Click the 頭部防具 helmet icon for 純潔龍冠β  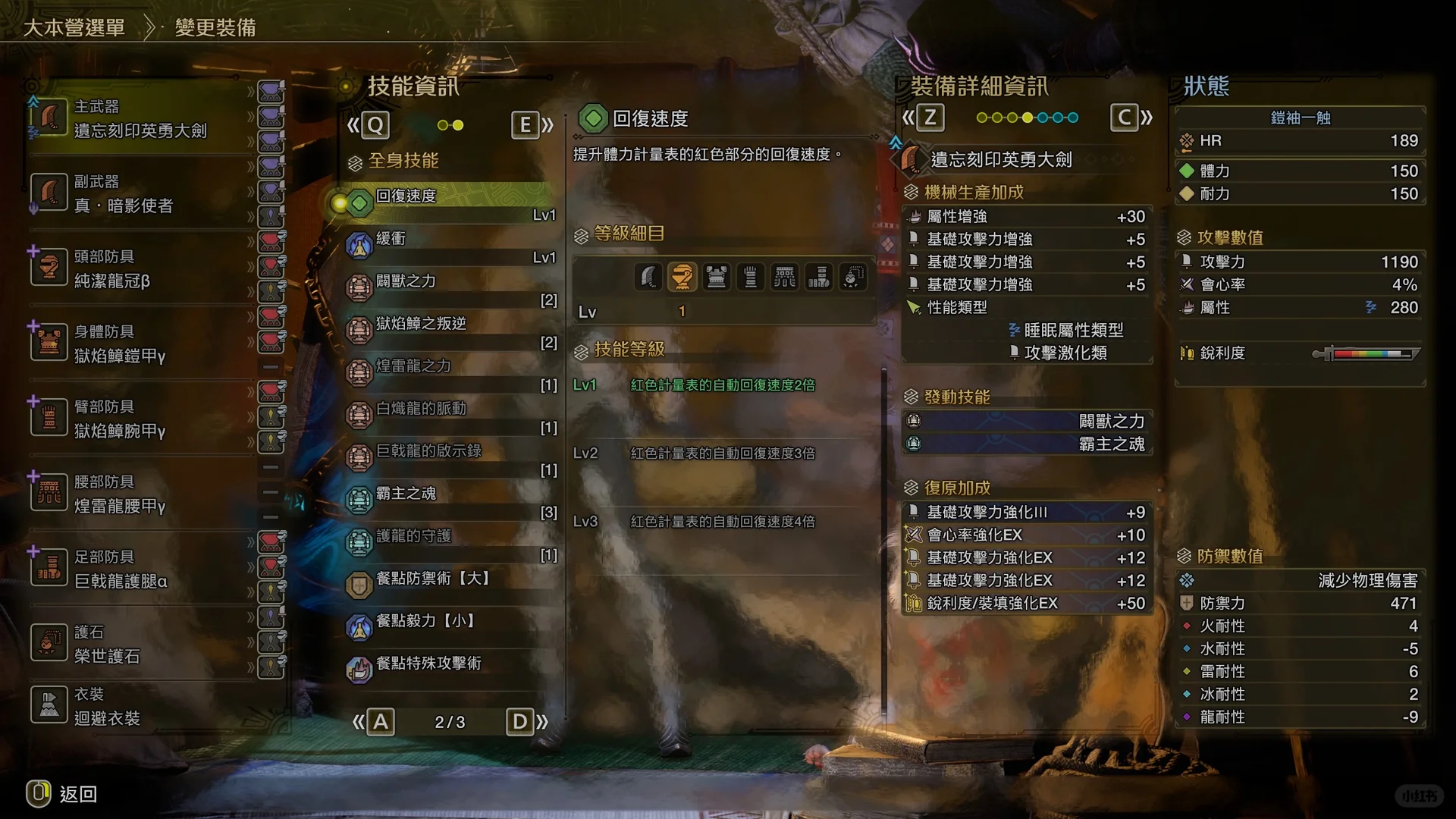coord(49,267)
